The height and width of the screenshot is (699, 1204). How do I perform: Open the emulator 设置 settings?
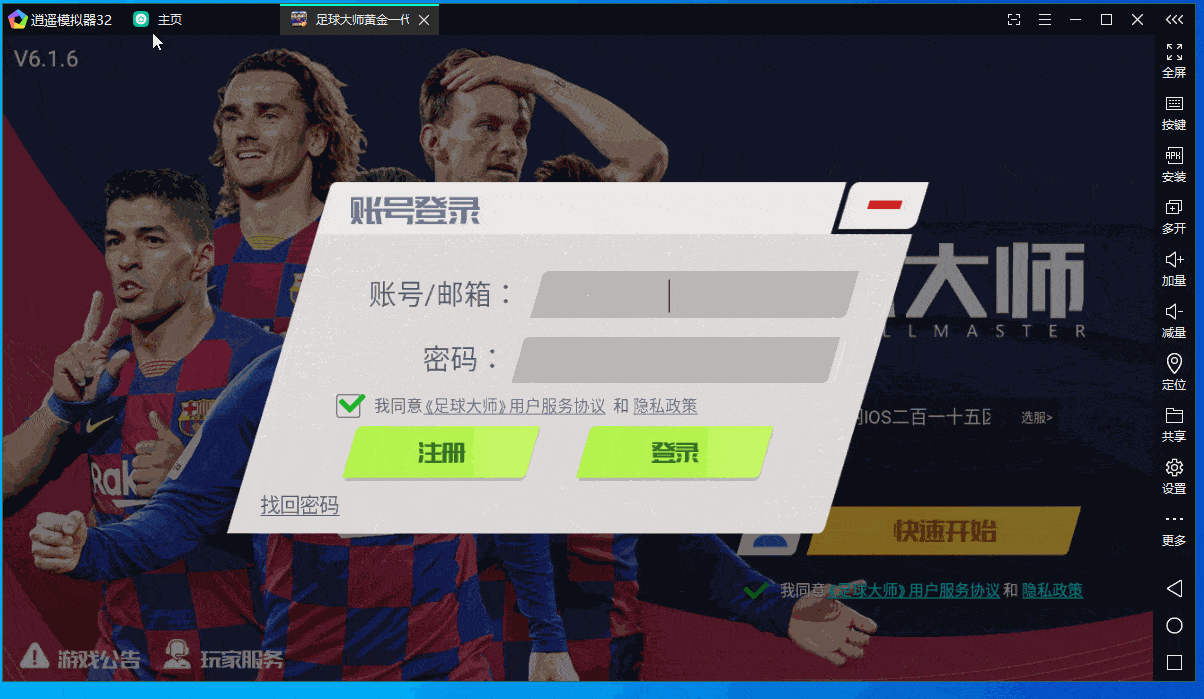coord(1174,476)
